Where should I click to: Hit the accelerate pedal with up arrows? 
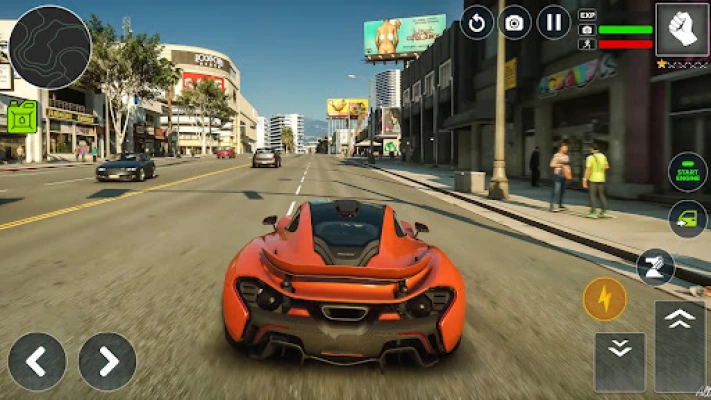pos(680,344)
